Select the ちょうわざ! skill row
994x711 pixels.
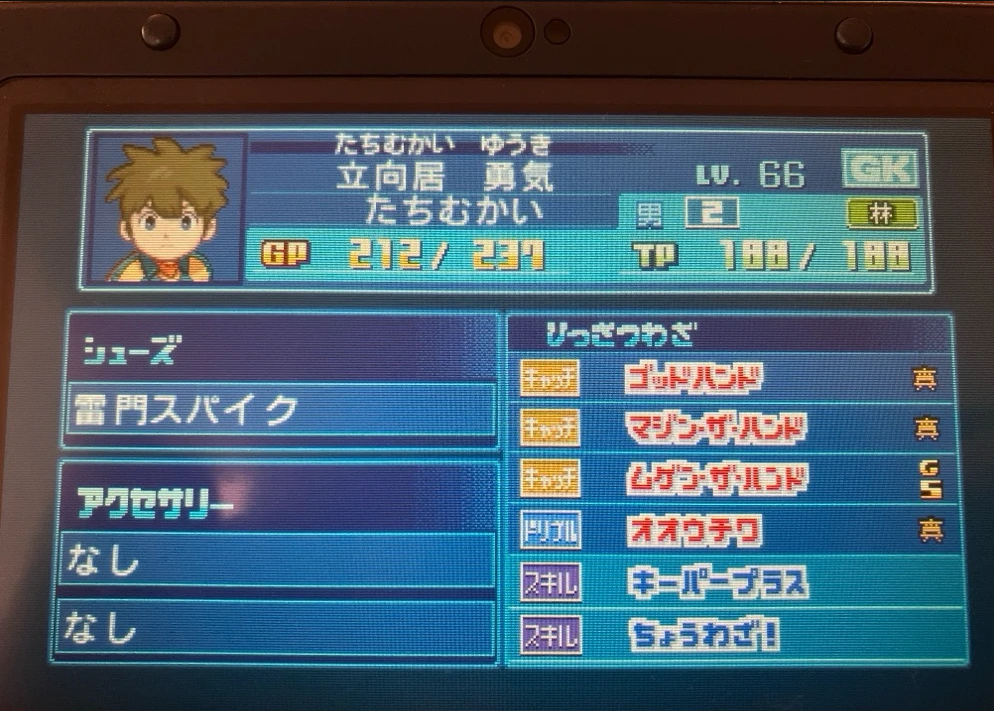[x=729, y=634]
